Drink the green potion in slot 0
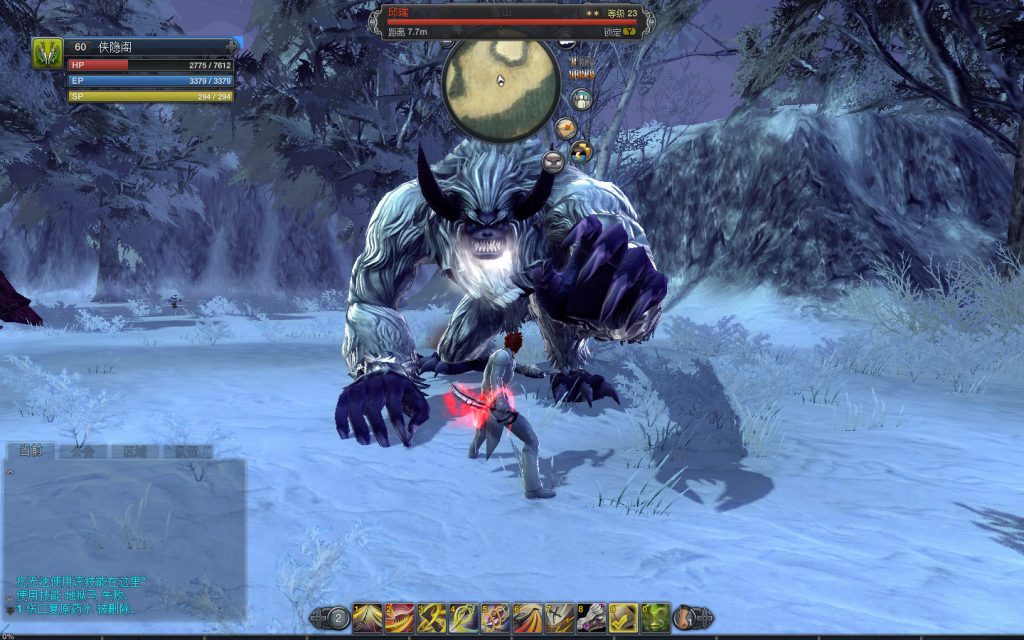 [x=655, y=617]
